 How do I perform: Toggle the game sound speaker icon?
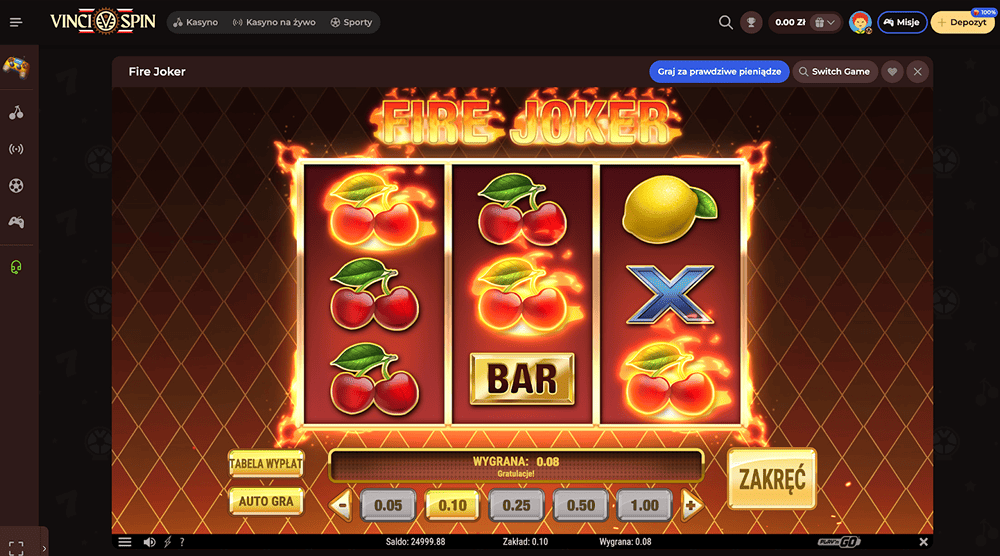point(149,542)
